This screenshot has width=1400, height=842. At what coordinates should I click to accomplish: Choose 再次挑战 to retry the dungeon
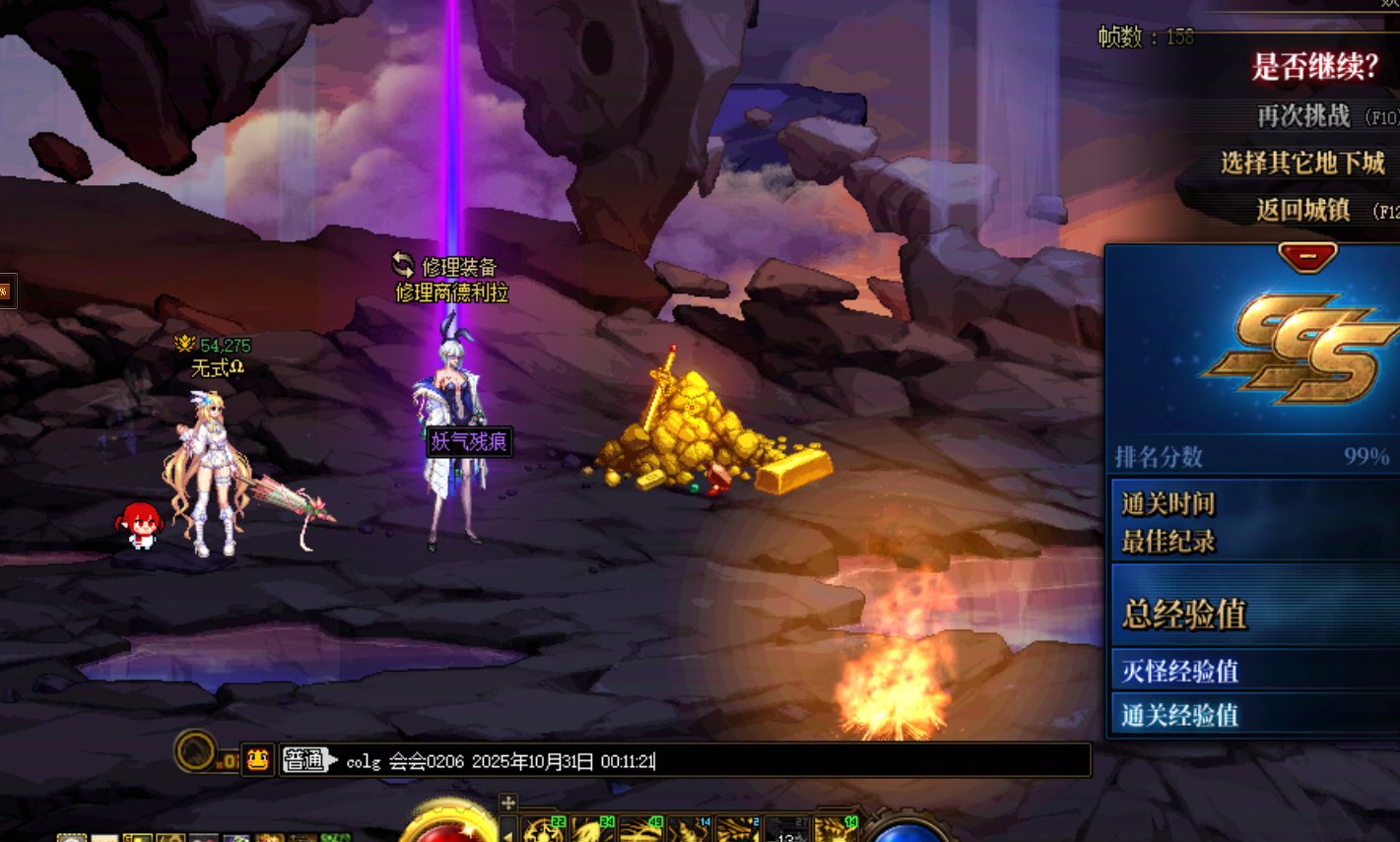click(1302, 116)
